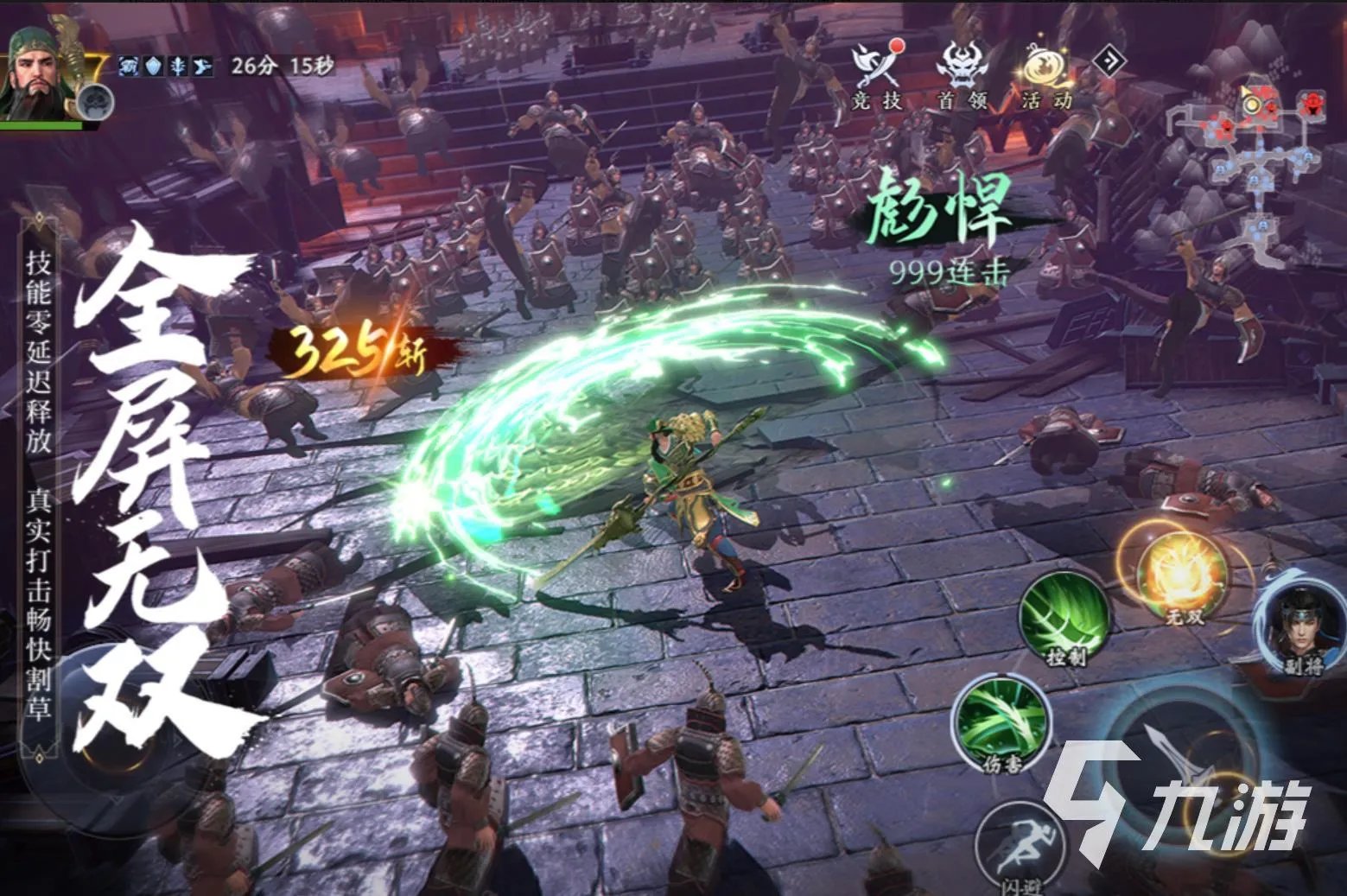This screenshot has width=1347, height=896.
Task: Select the shield buff status icon
Action: pos(153,66)
